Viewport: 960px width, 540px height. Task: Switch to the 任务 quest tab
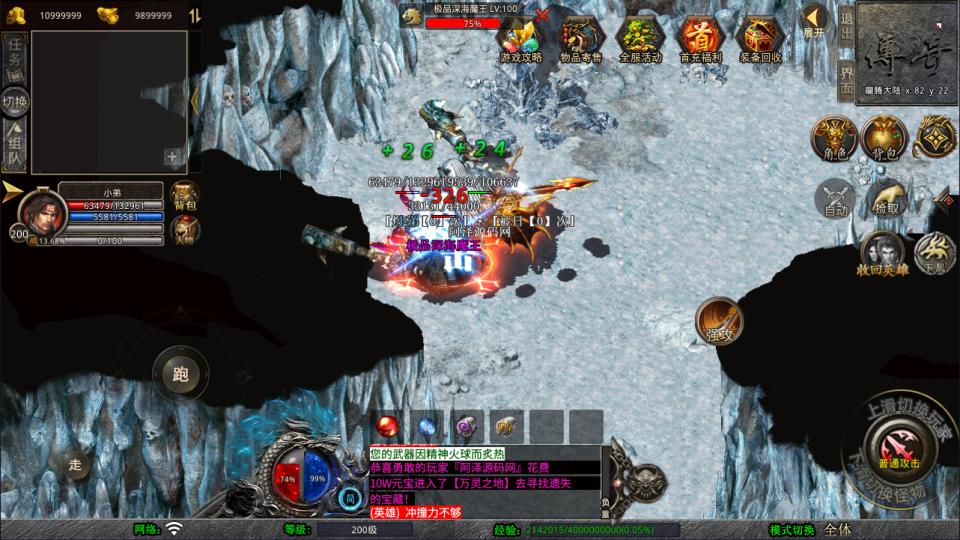click(14, 57)
